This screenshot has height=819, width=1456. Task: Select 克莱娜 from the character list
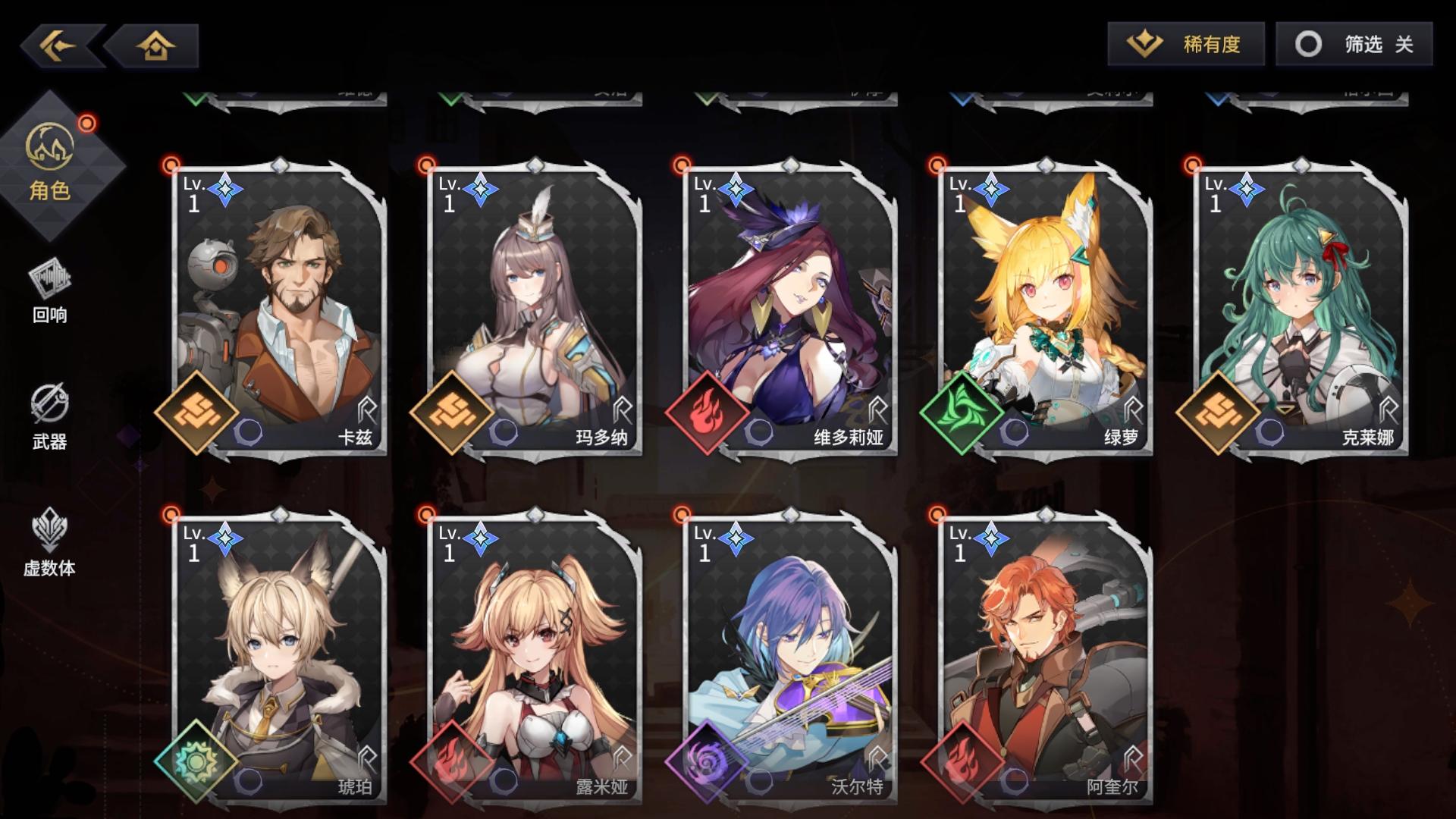coord(1297,303)
